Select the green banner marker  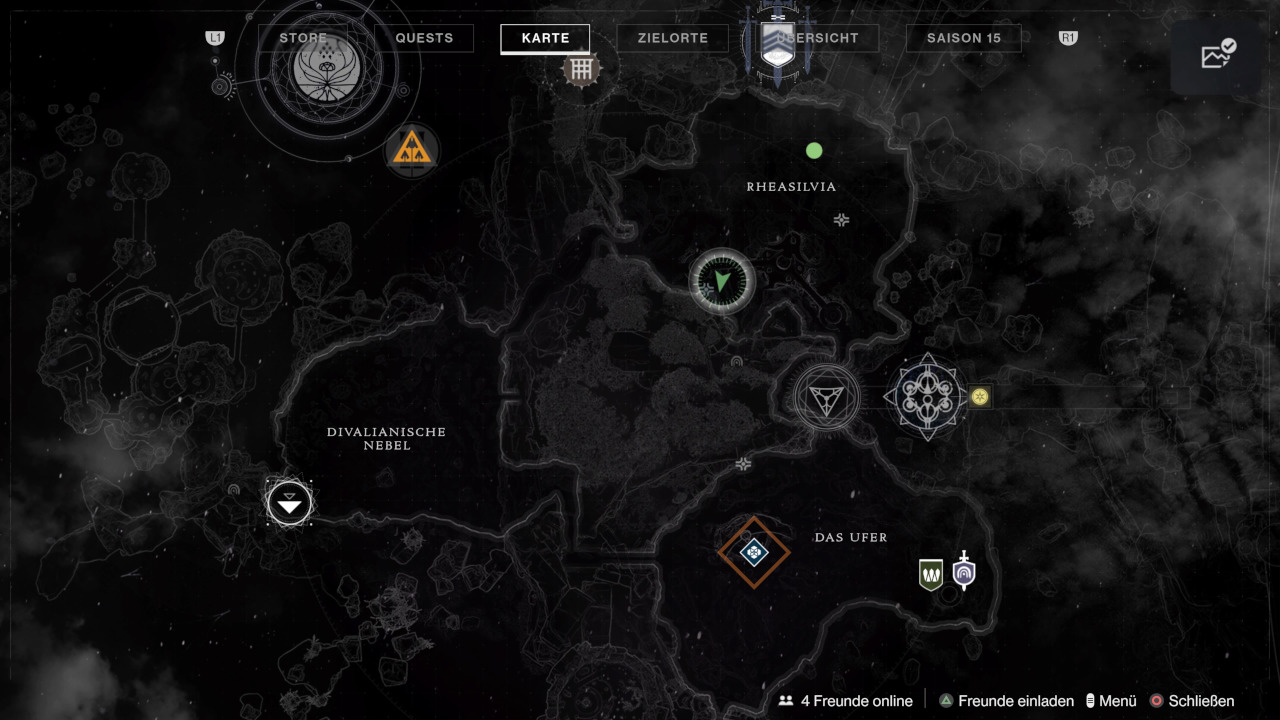(x=931, y=574)
